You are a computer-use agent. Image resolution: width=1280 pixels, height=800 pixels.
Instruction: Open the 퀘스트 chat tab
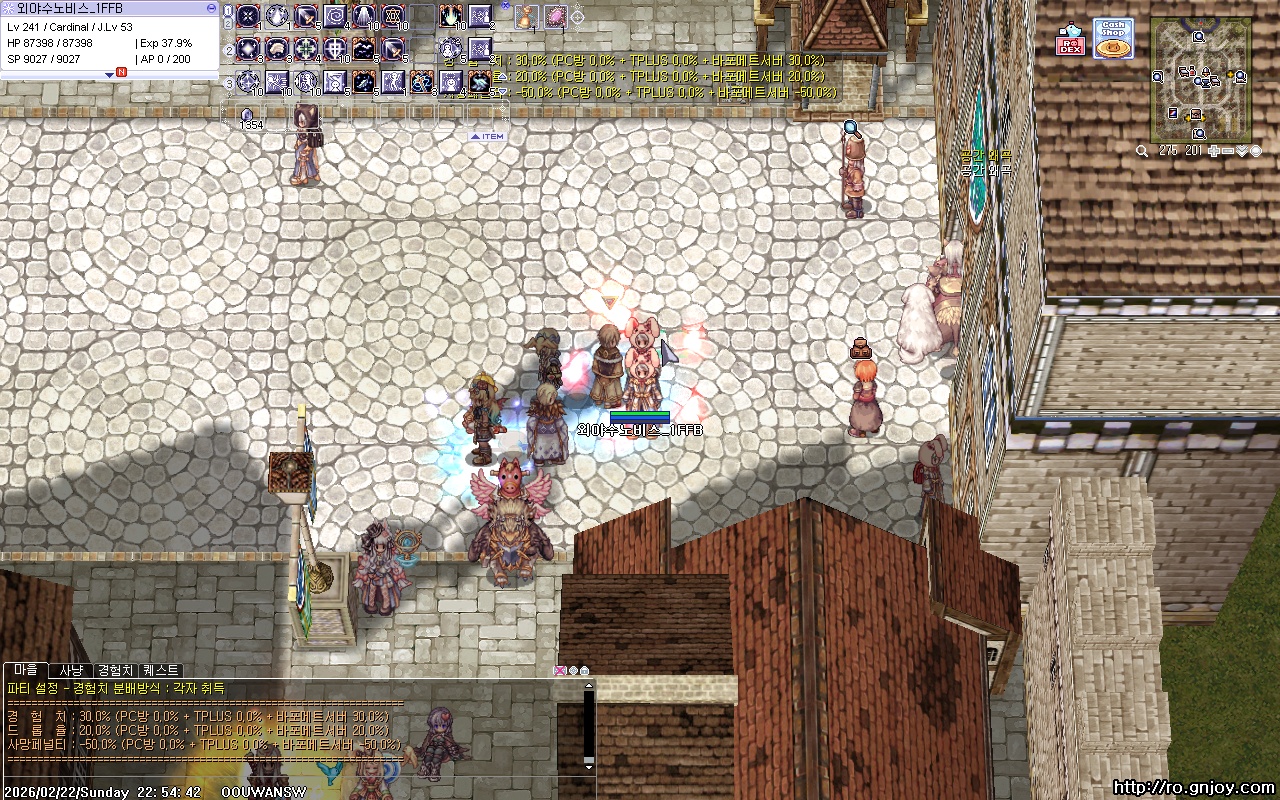tap(160, 670)
